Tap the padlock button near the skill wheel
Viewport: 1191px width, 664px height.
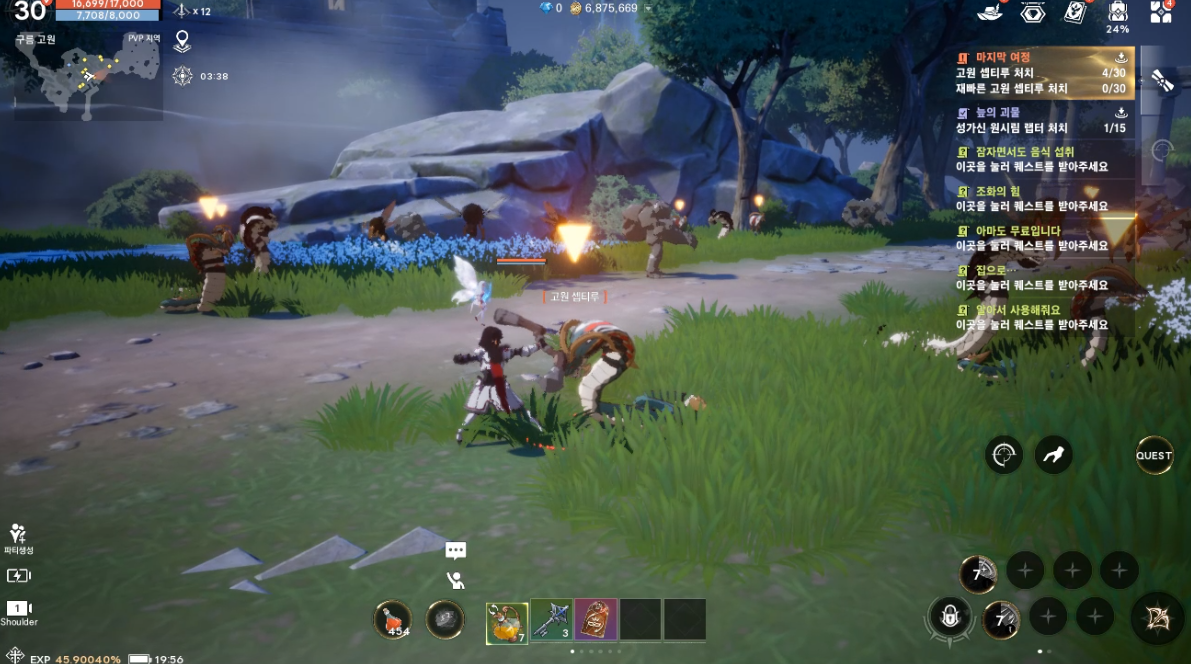click(x=948, y=616)
